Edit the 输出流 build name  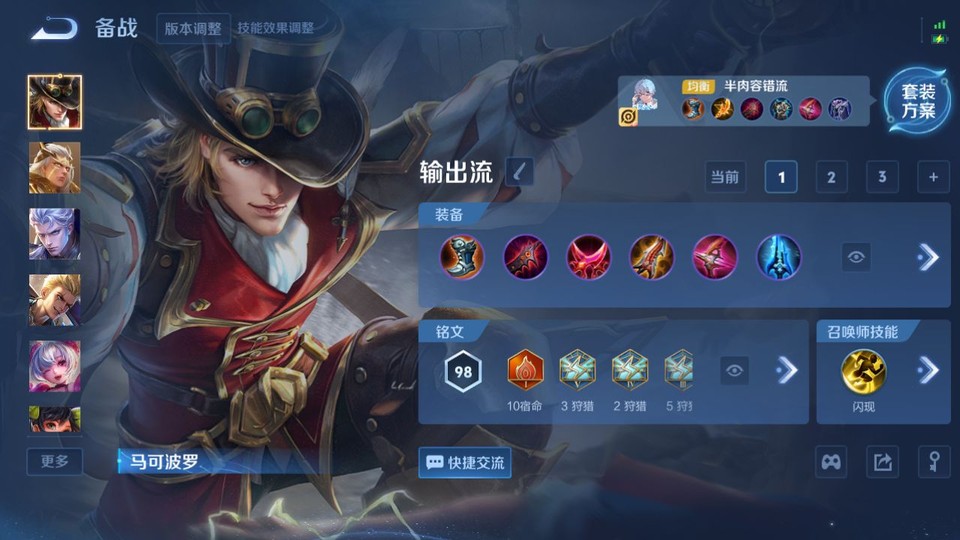(519, 172)
